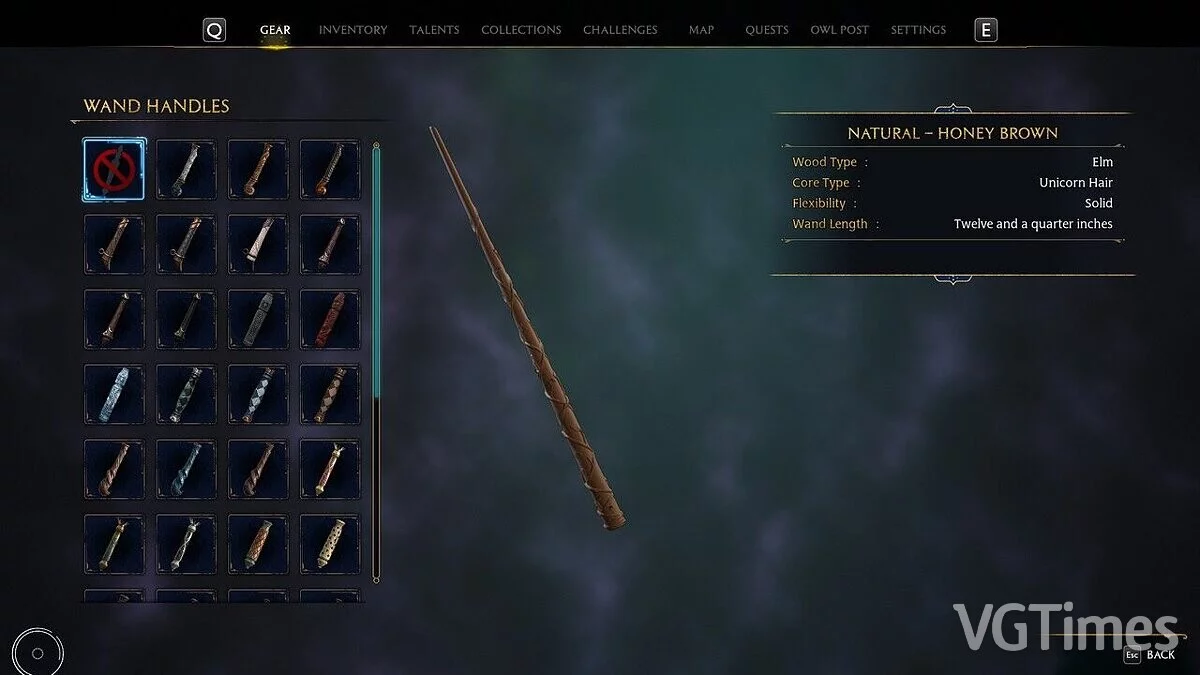Go back using the Back button

[x=1150, y=655]
